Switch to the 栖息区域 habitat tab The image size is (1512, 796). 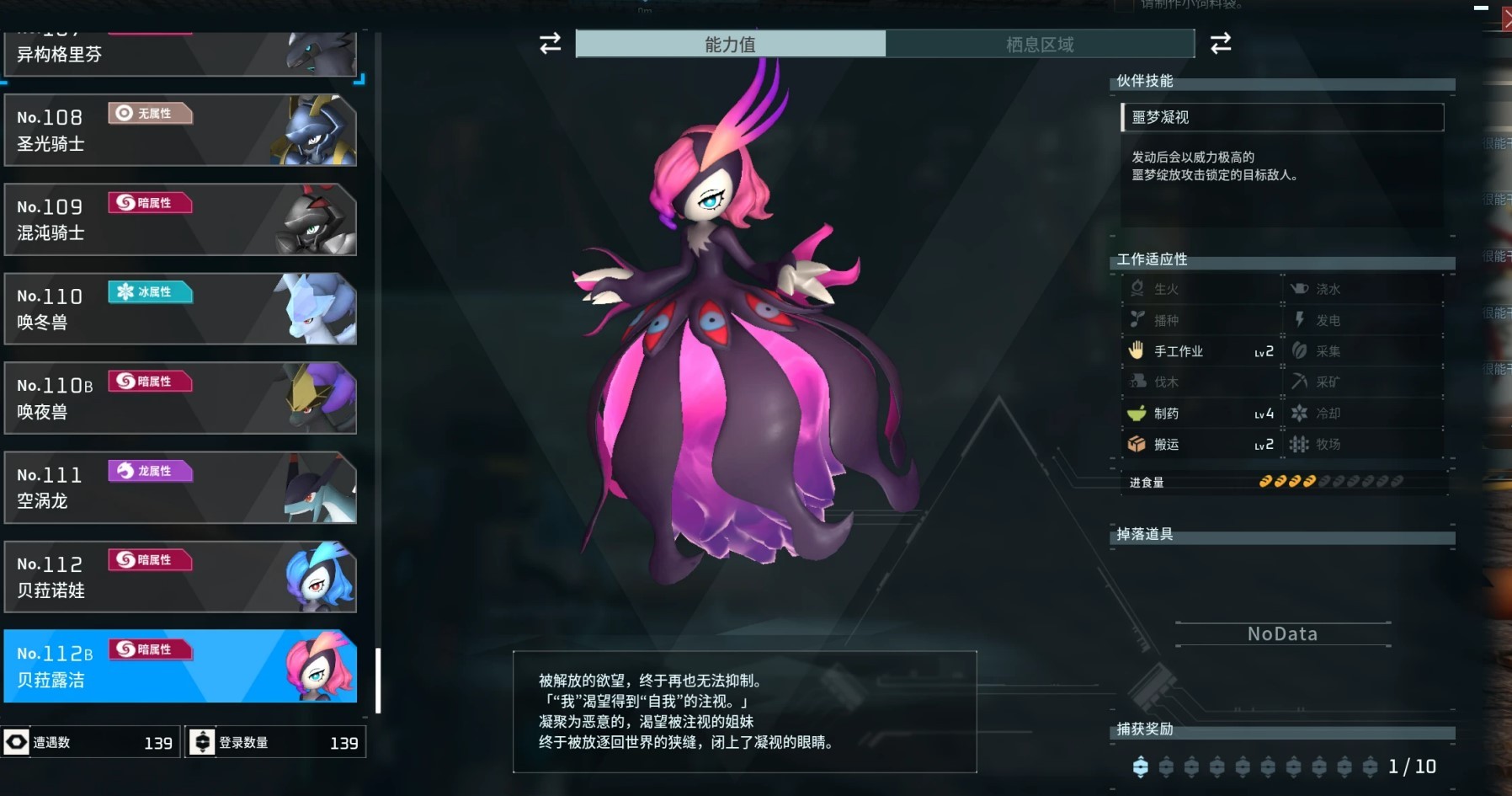(x=1041, y=44)
